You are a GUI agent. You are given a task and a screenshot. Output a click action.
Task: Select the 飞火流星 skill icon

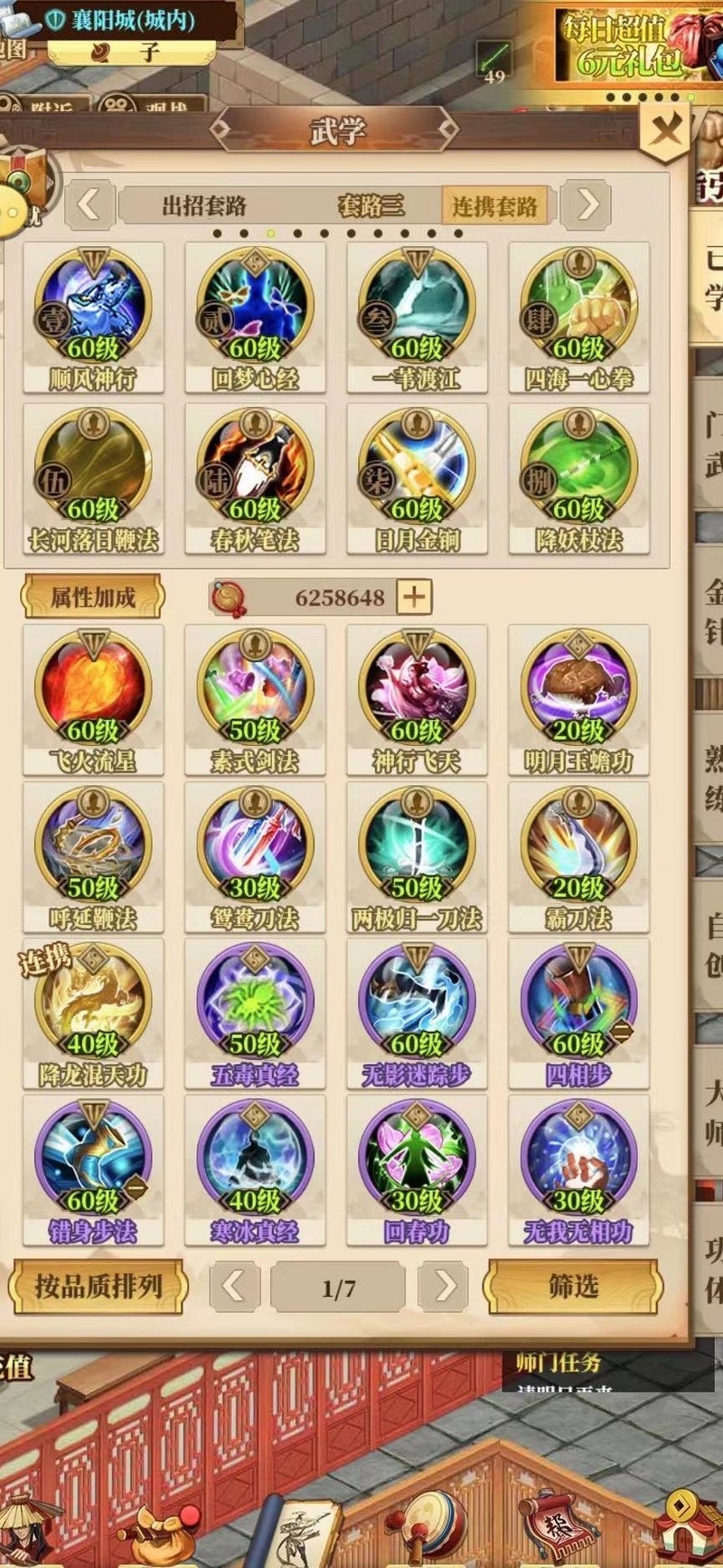pos(93,694)
